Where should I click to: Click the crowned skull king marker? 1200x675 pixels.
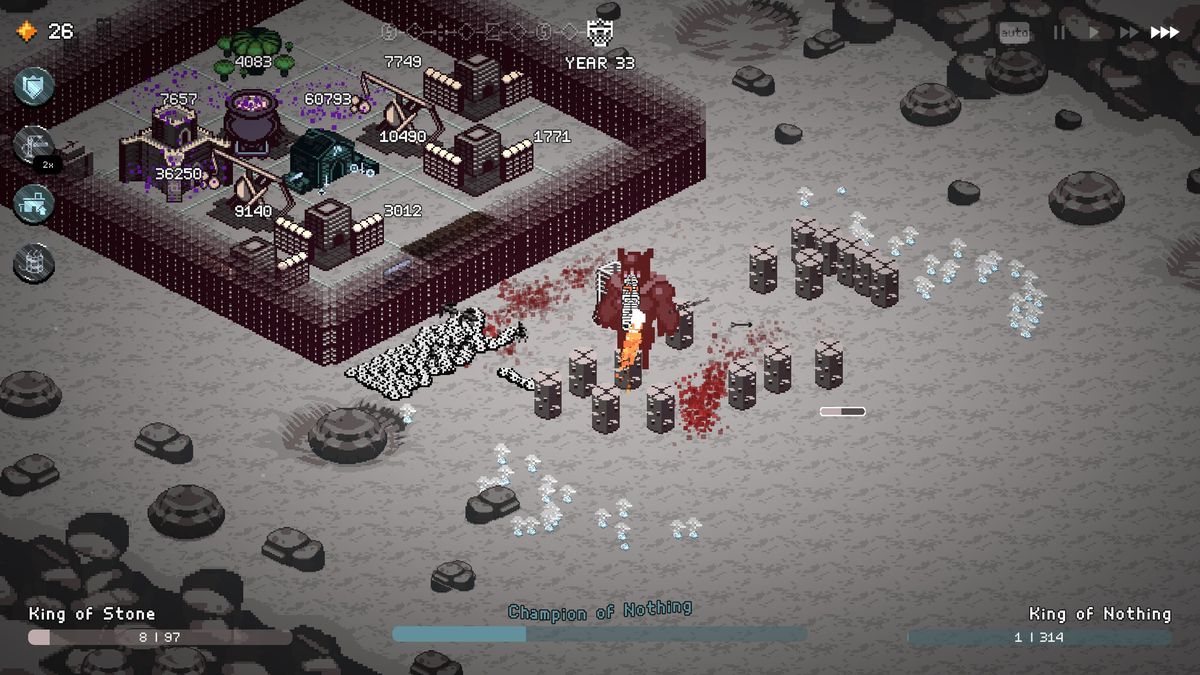pos(599,35)
